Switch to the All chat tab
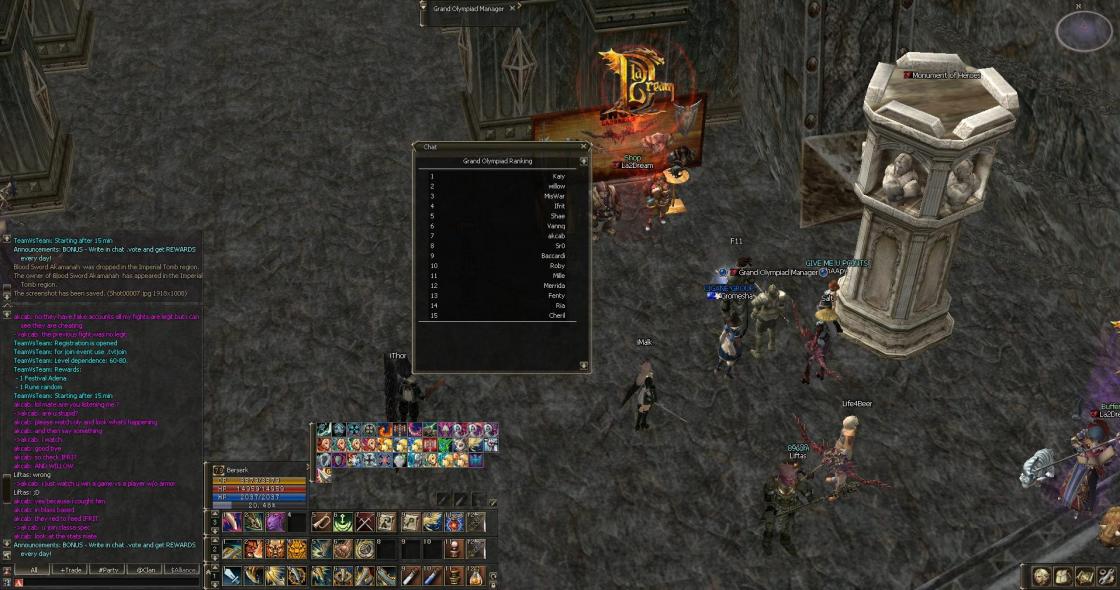This screenshot has width=1120, height=590. point(33,570)
